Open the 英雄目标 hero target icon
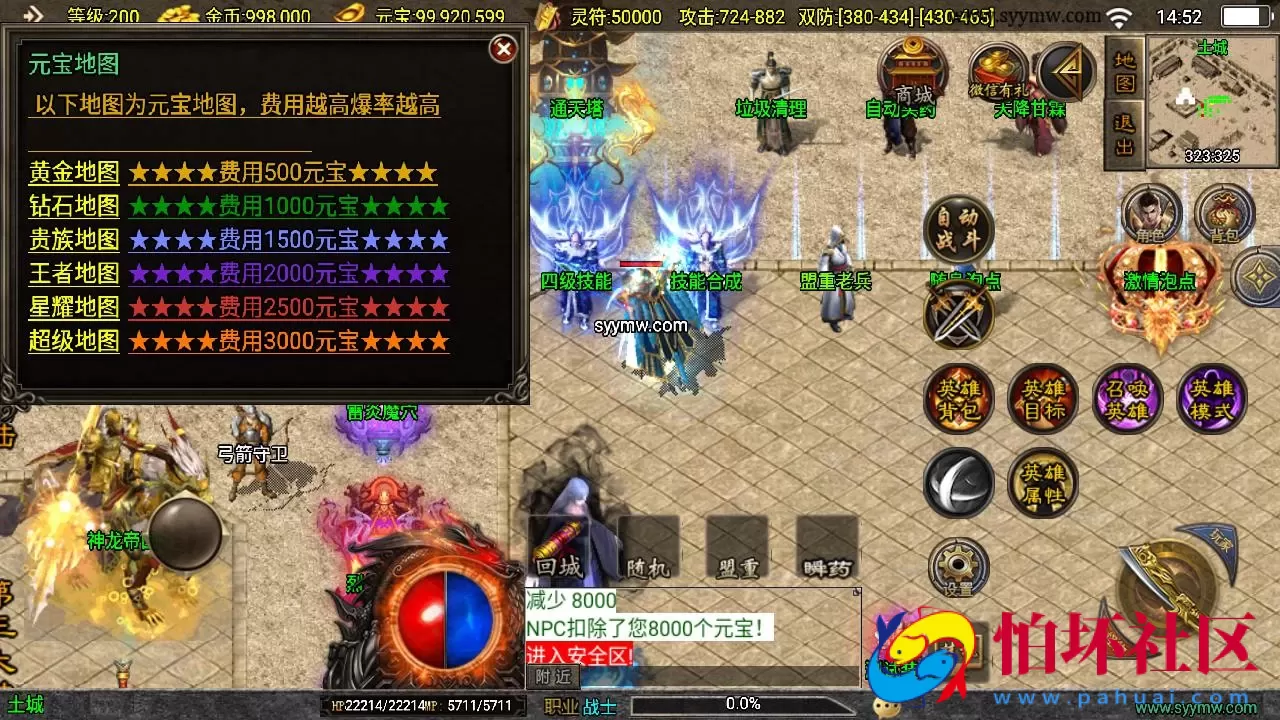 pos(1043,398)
